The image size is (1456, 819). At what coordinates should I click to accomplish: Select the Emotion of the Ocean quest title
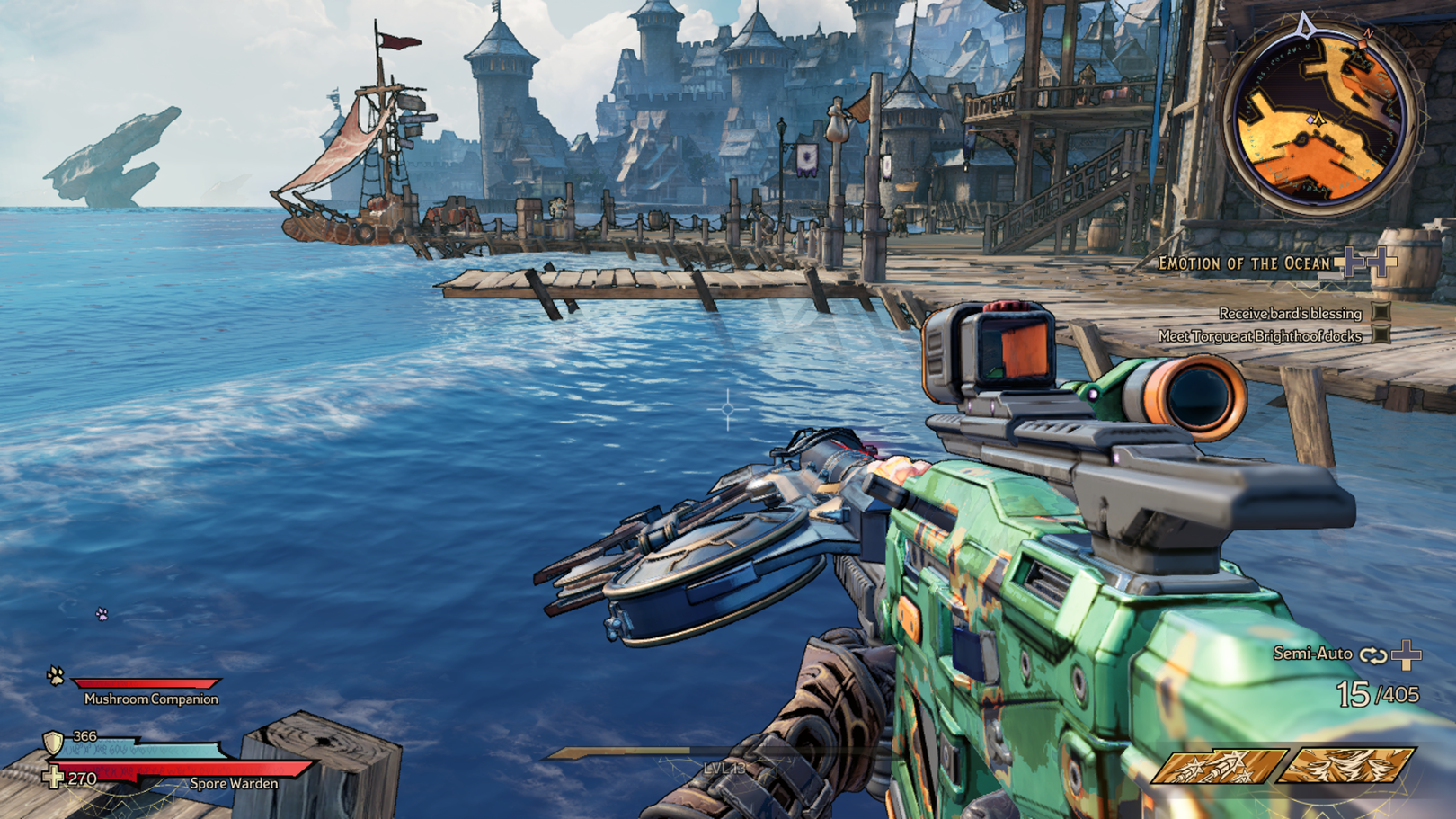pos(1243,263)
